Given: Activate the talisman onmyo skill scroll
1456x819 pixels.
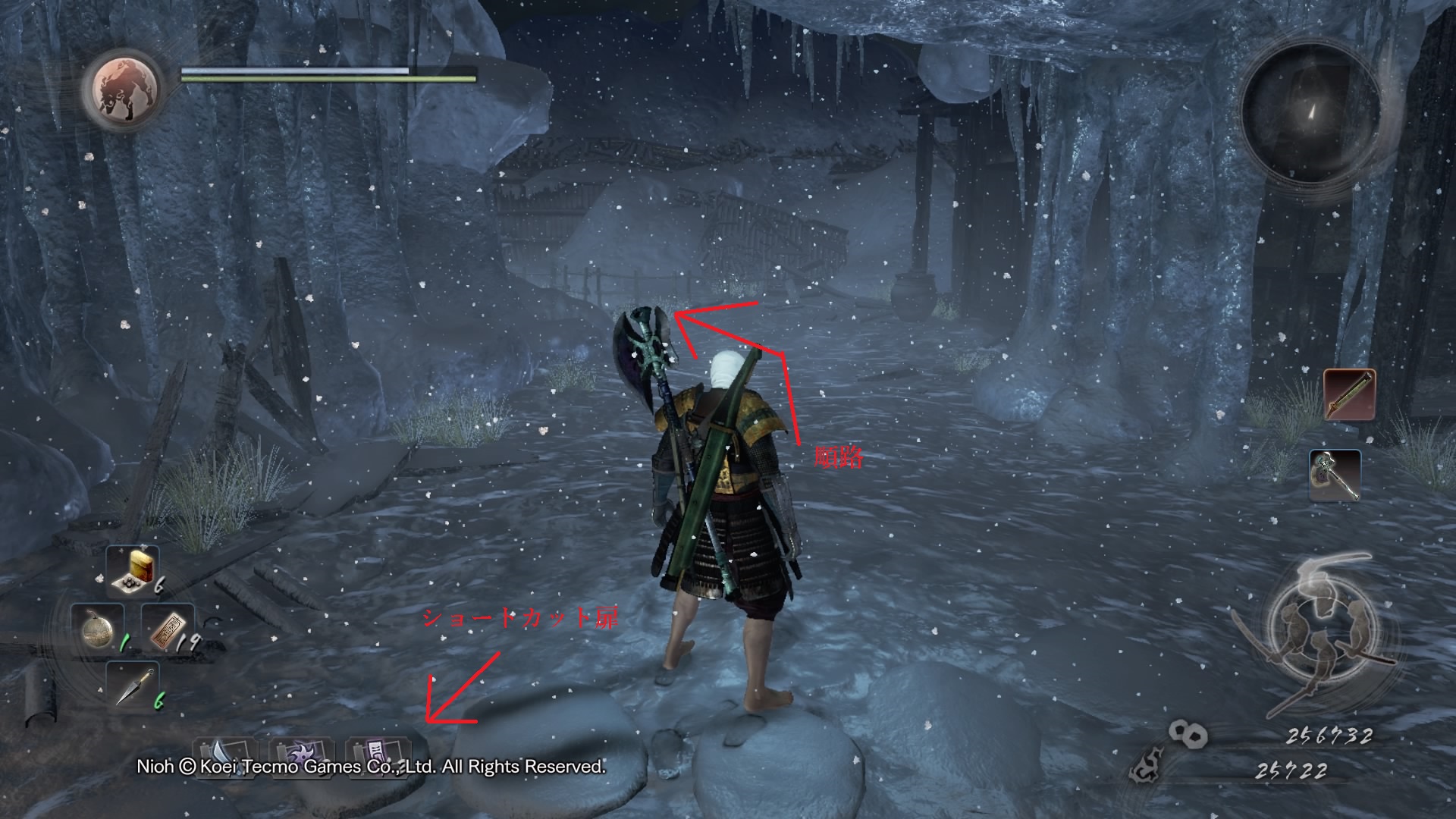Looking at the screenshot, I should [375, 757].
